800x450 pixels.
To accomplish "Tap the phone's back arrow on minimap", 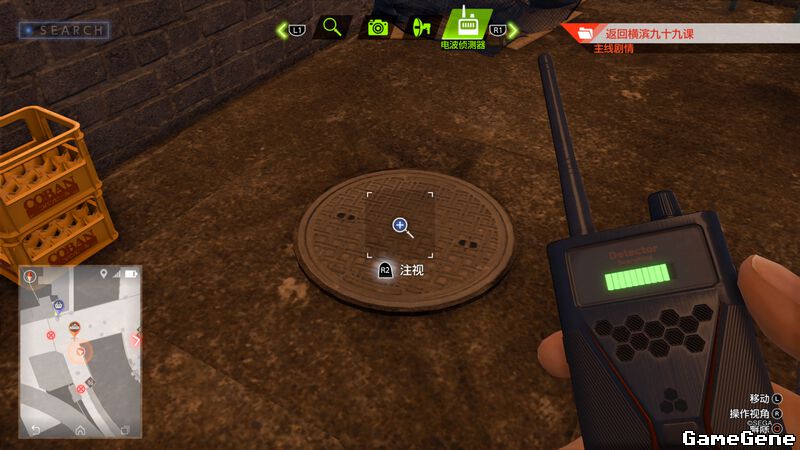I will (x=36, y=430).
